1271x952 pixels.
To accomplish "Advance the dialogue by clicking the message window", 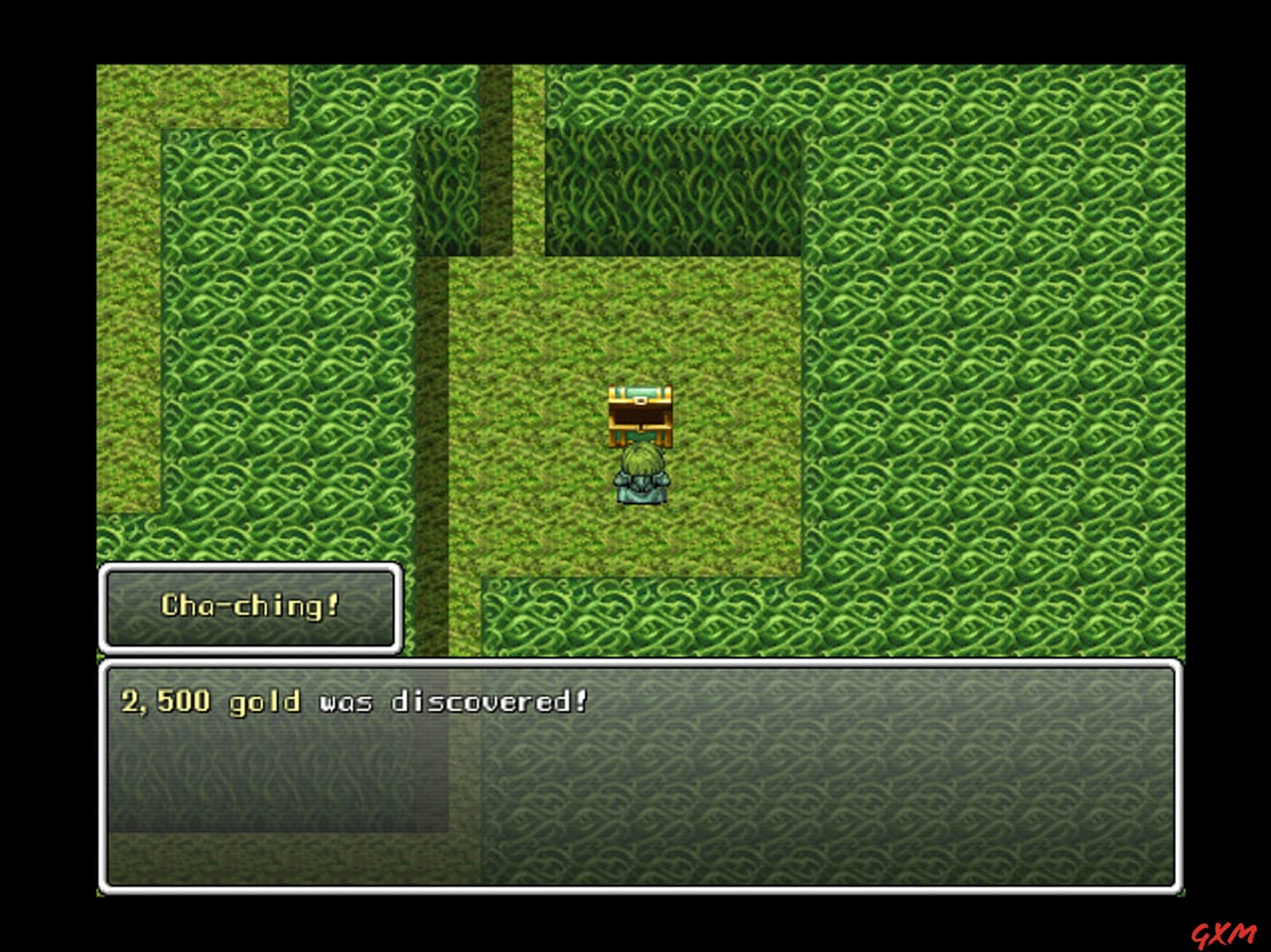I will [x=645, y=784].
